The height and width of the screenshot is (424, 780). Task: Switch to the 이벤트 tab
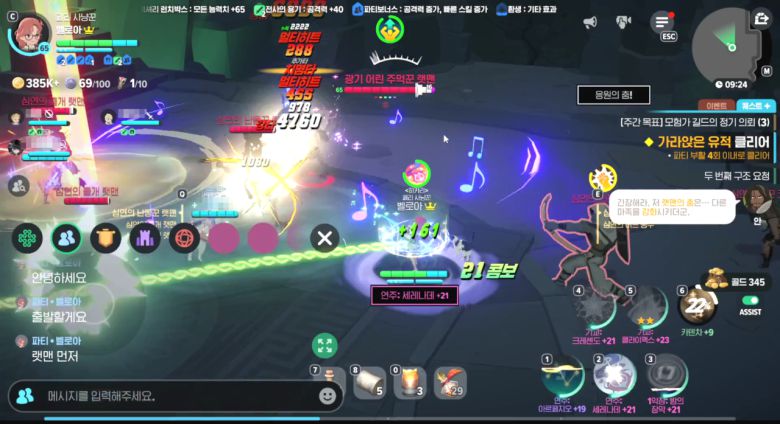coord(716,105)
